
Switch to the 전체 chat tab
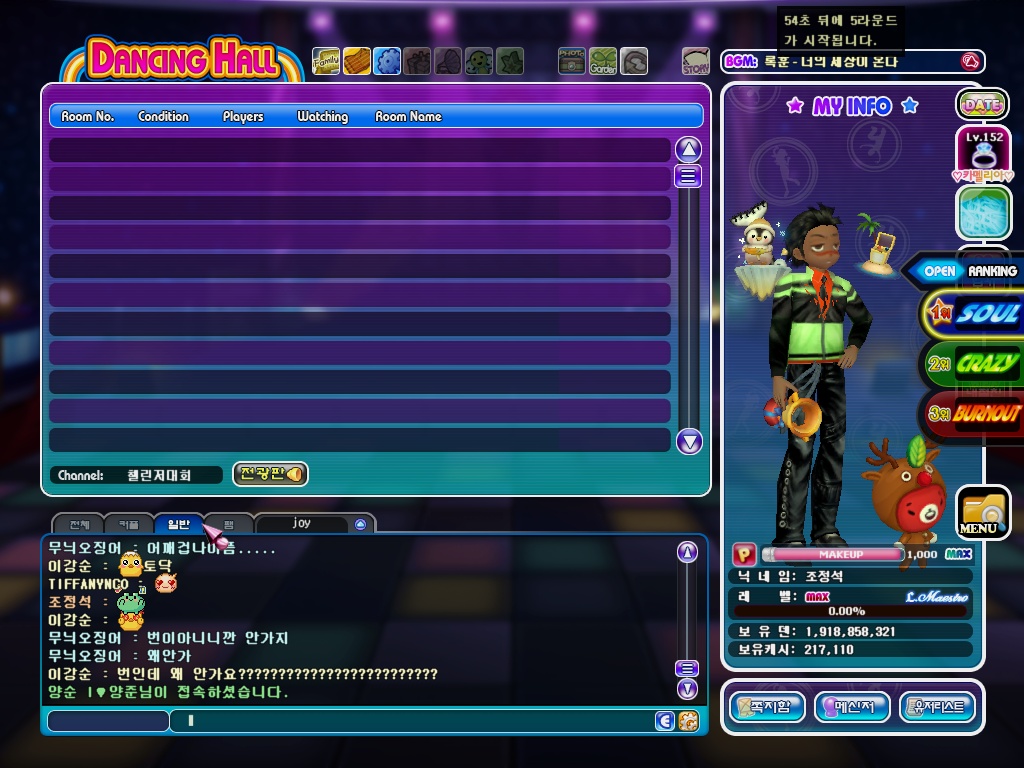pyautogui.click(x=79, y=524)
